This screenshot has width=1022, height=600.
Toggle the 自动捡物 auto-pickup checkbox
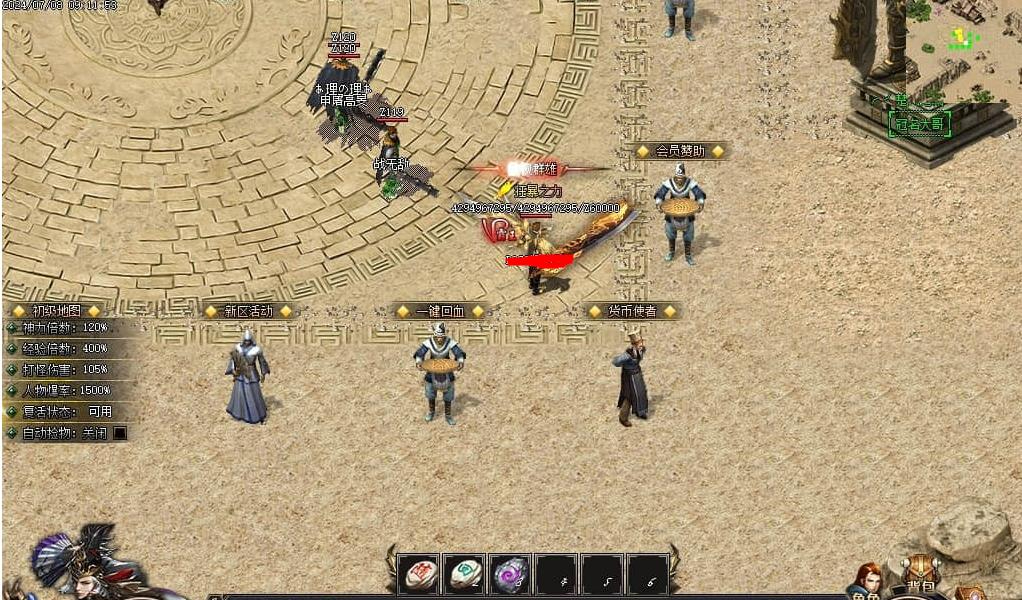120,433
